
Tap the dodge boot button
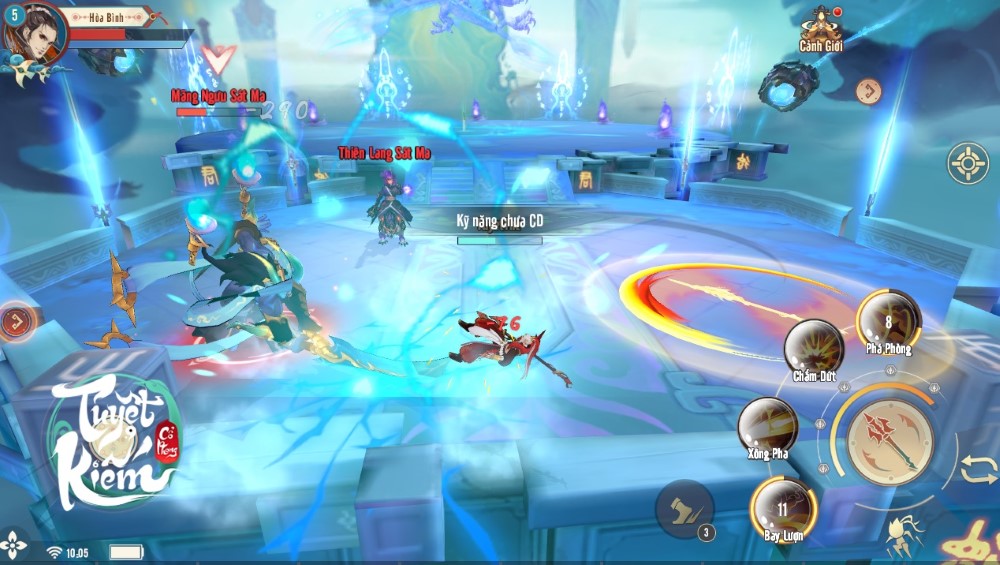684,509
